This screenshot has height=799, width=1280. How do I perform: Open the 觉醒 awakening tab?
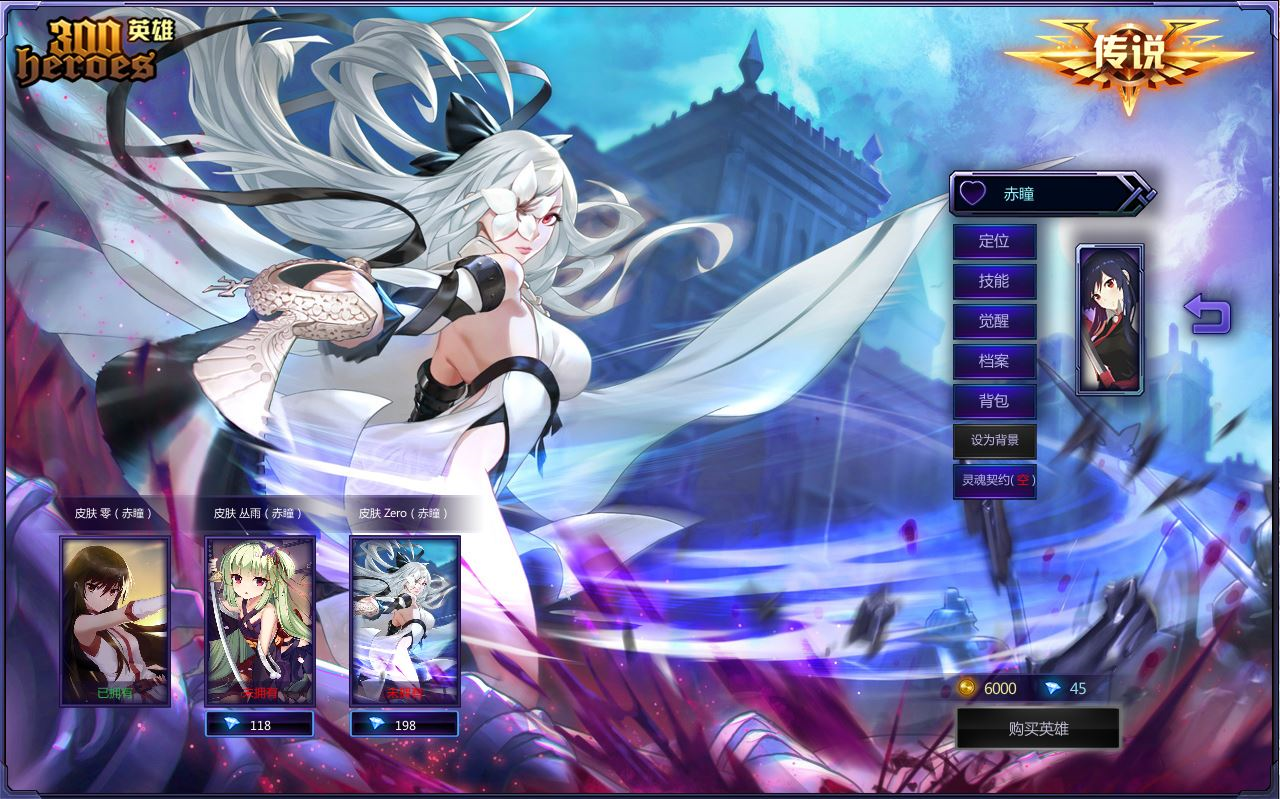tap(994, 321)
